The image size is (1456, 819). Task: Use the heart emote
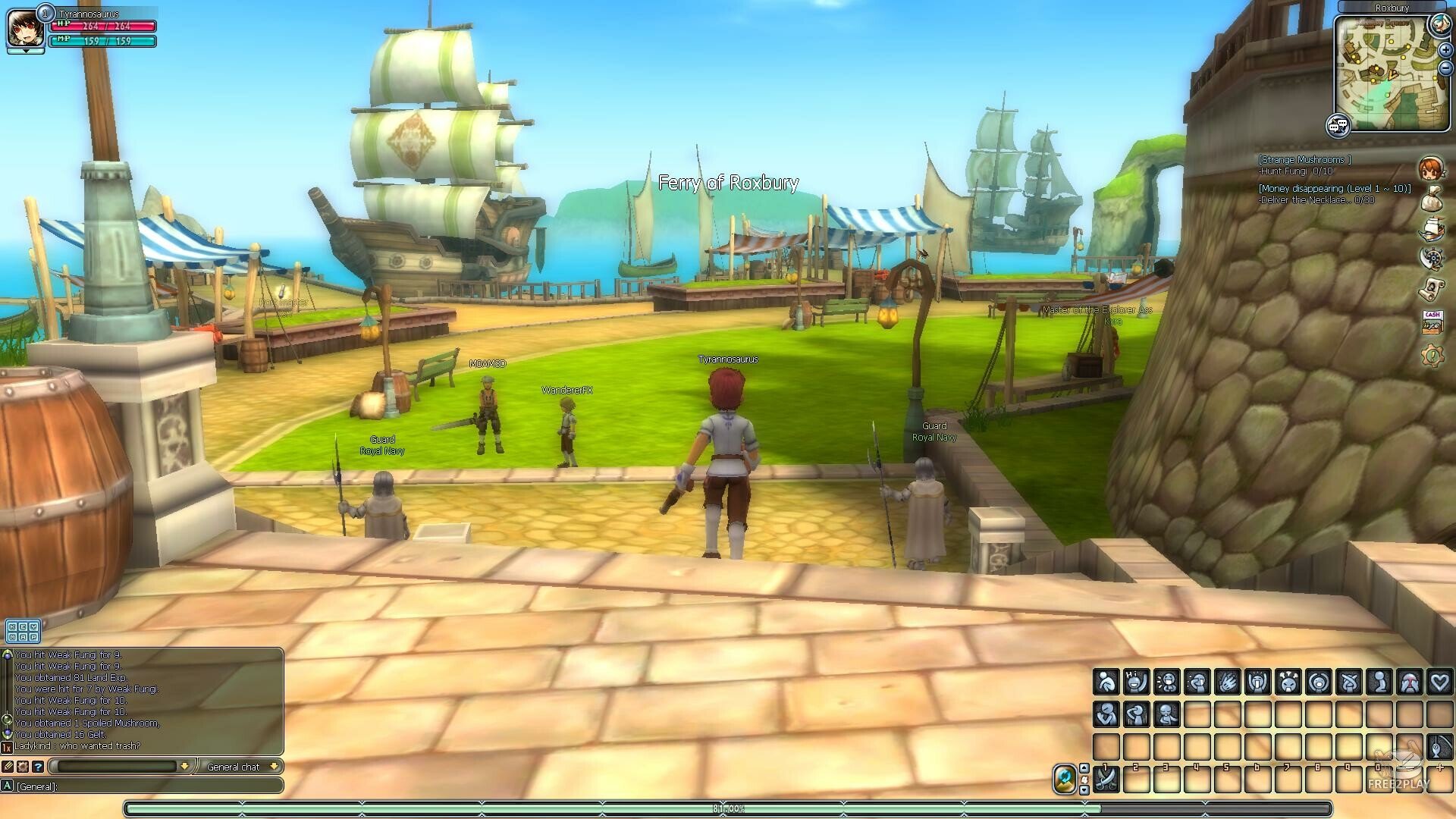click(1439, 682)
